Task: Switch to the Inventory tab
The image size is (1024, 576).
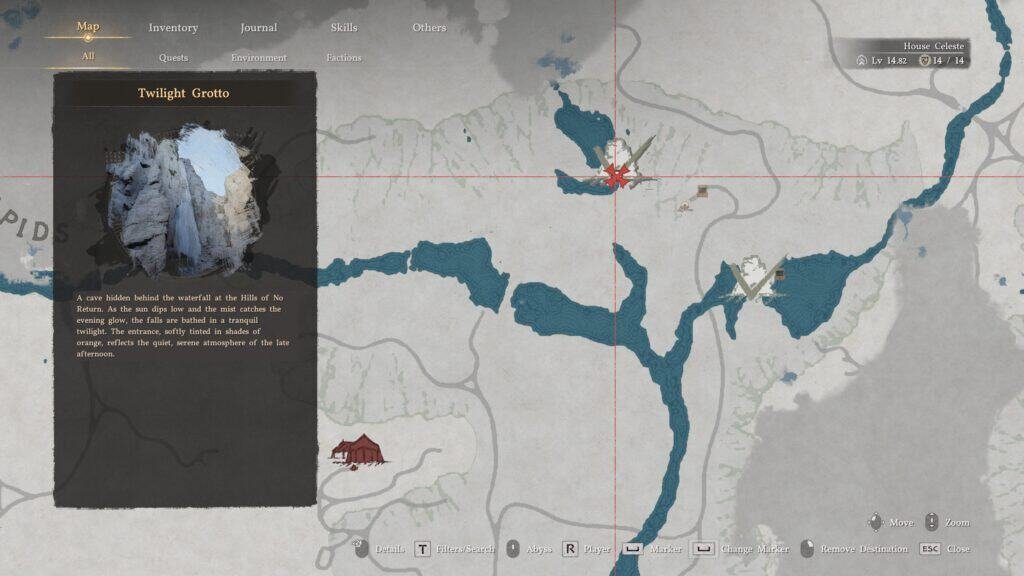Action: [x=173, y=28]
